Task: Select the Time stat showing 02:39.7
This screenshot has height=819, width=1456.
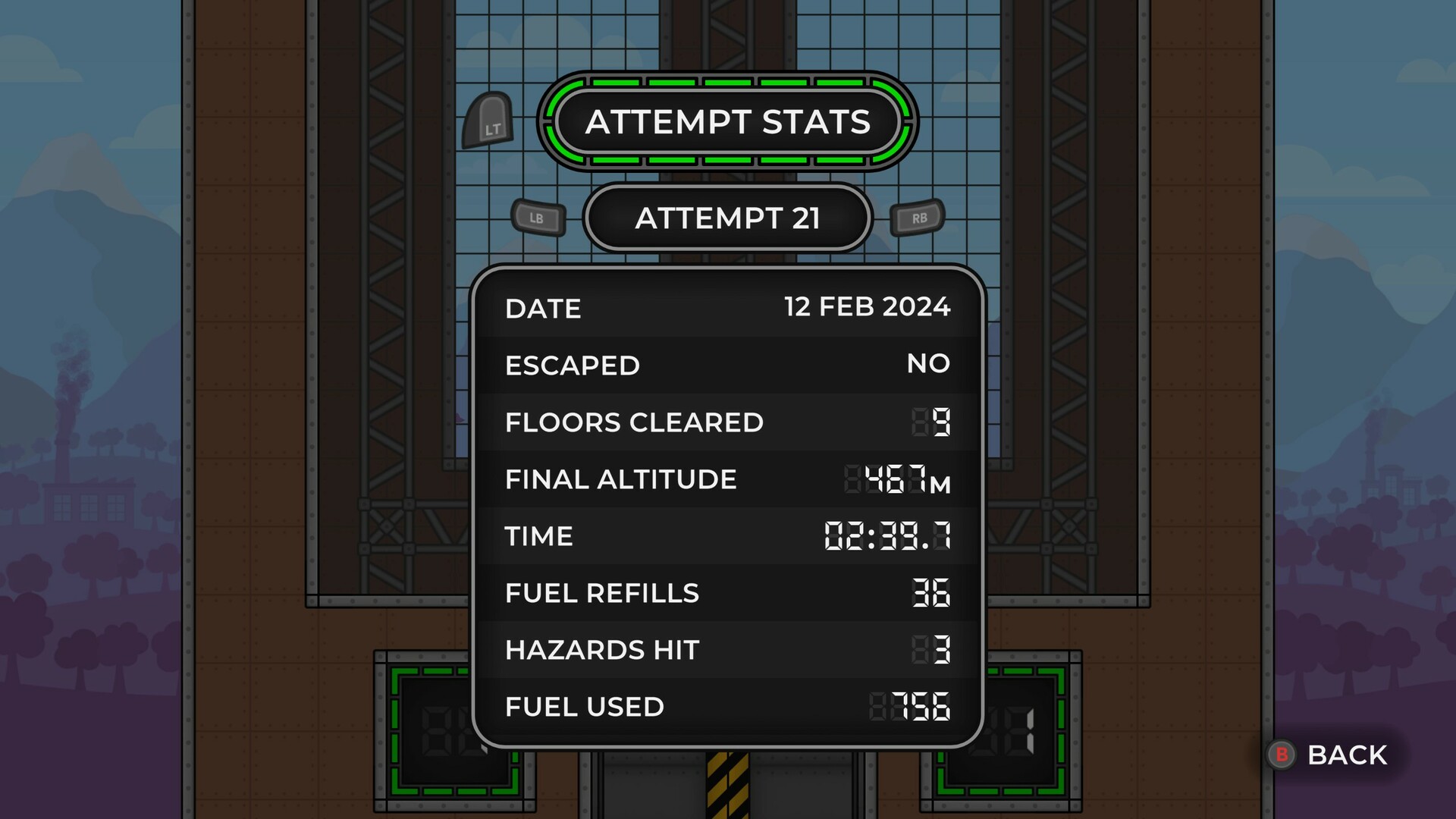Action: (x=887, y=536)
